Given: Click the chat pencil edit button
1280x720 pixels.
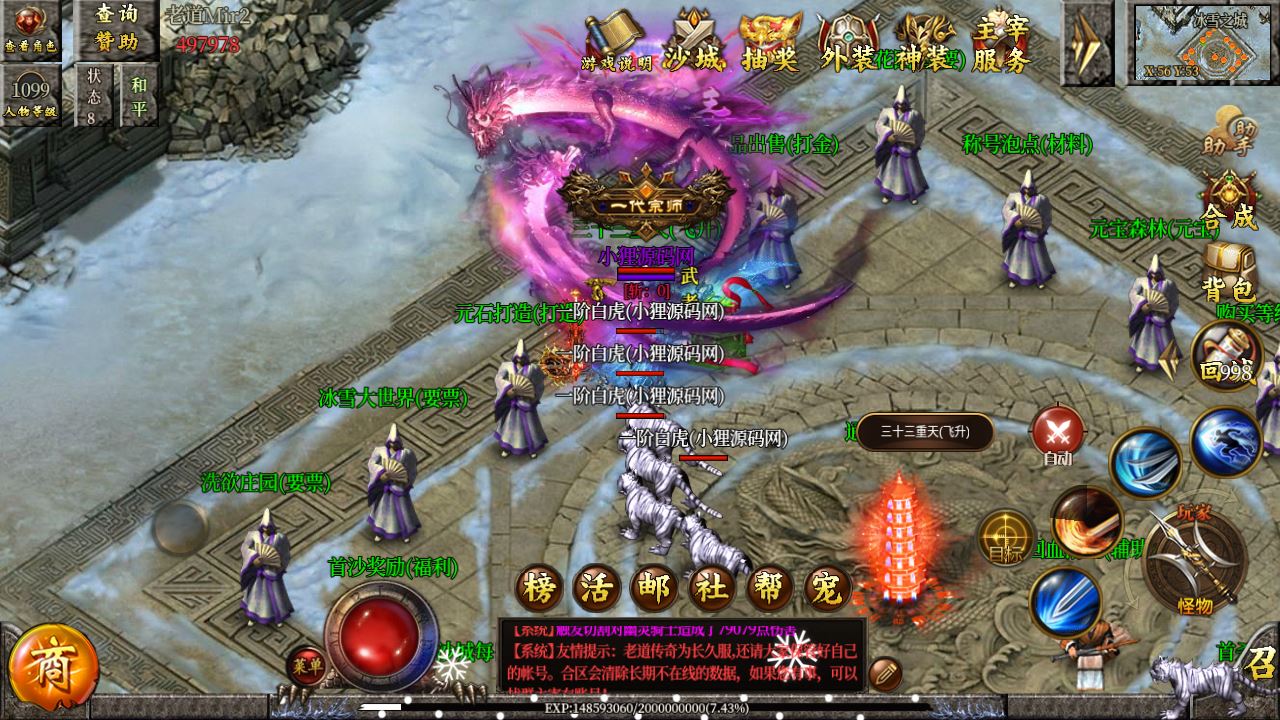Looking at the screenshot, I should pyautogui.click(x=885, y=673).
